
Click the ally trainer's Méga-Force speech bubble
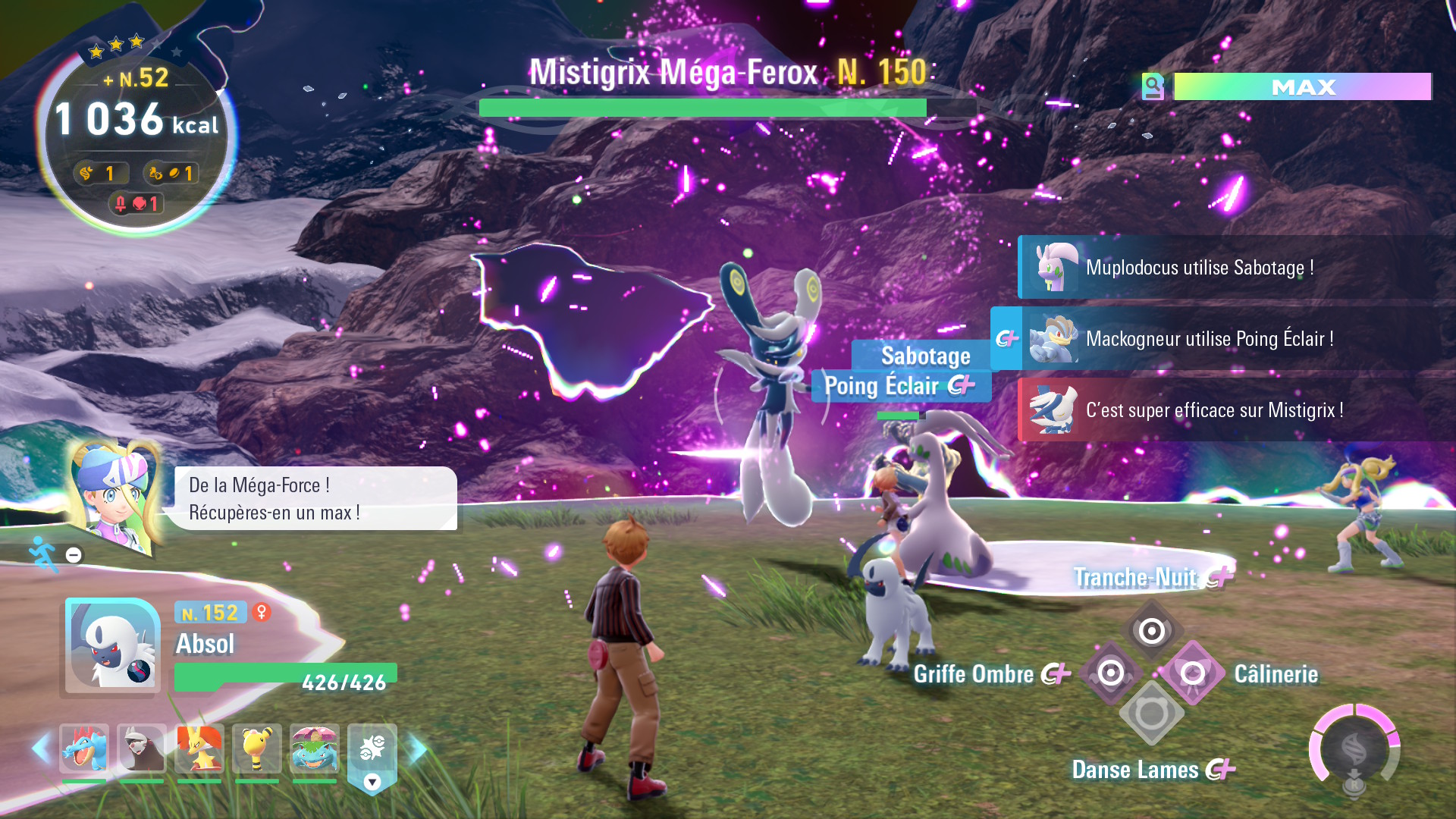pyautogui.click(x=315, y=498)
